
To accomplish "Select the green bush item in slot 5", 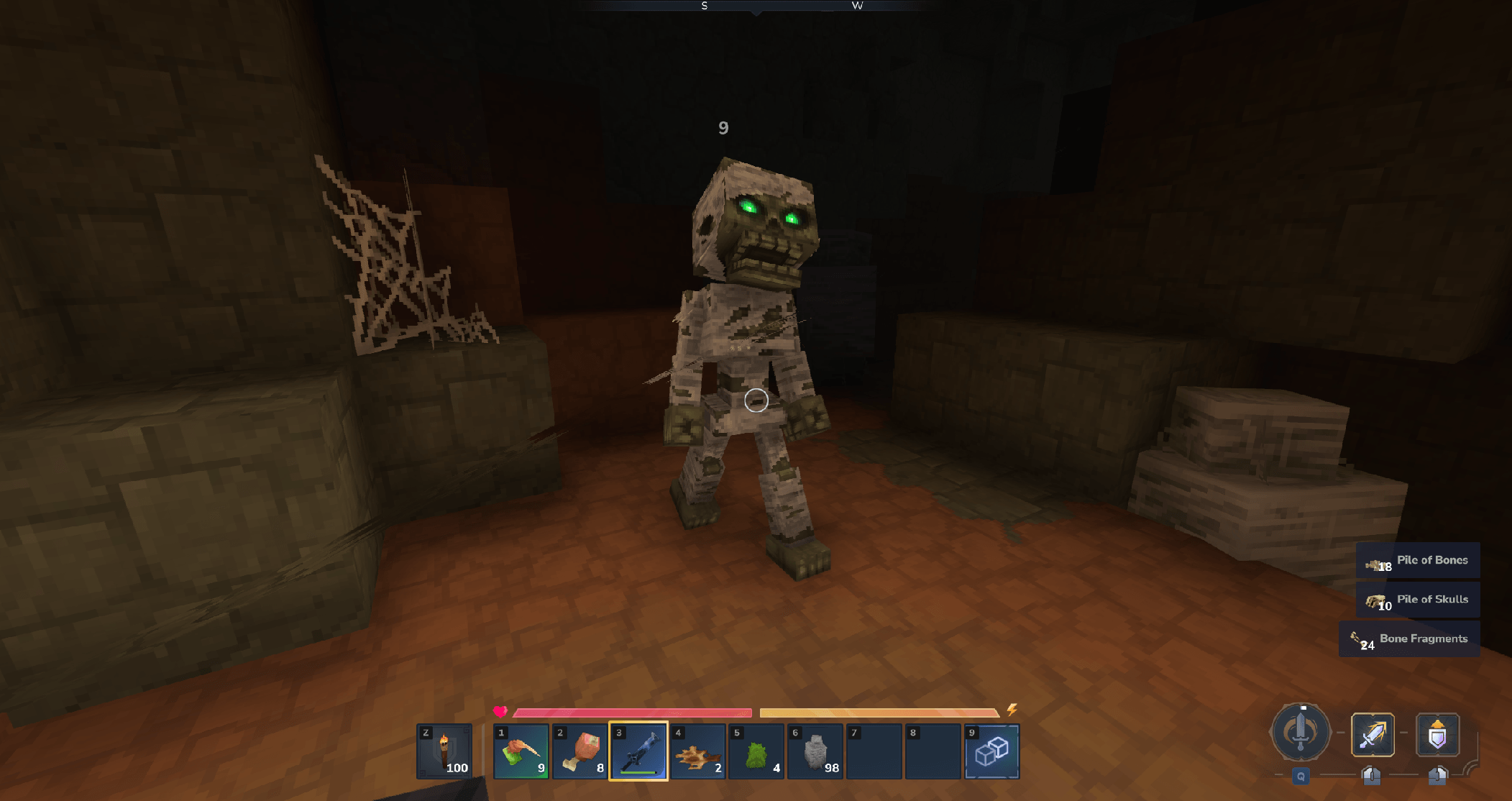I will (x=756, y=751).
